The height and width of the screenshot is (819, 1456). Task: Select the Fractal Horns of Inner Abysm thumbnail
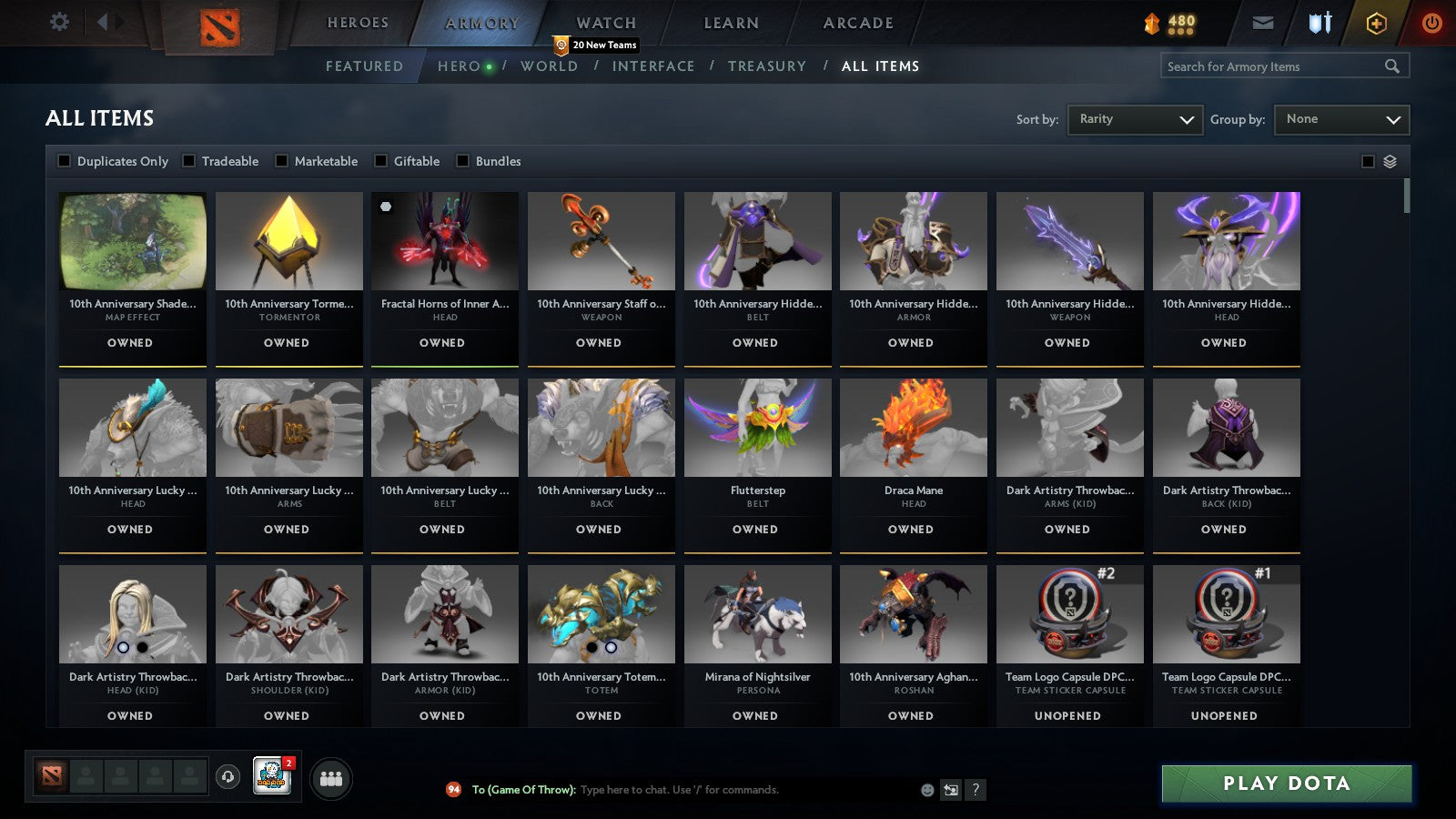[444, 240]
